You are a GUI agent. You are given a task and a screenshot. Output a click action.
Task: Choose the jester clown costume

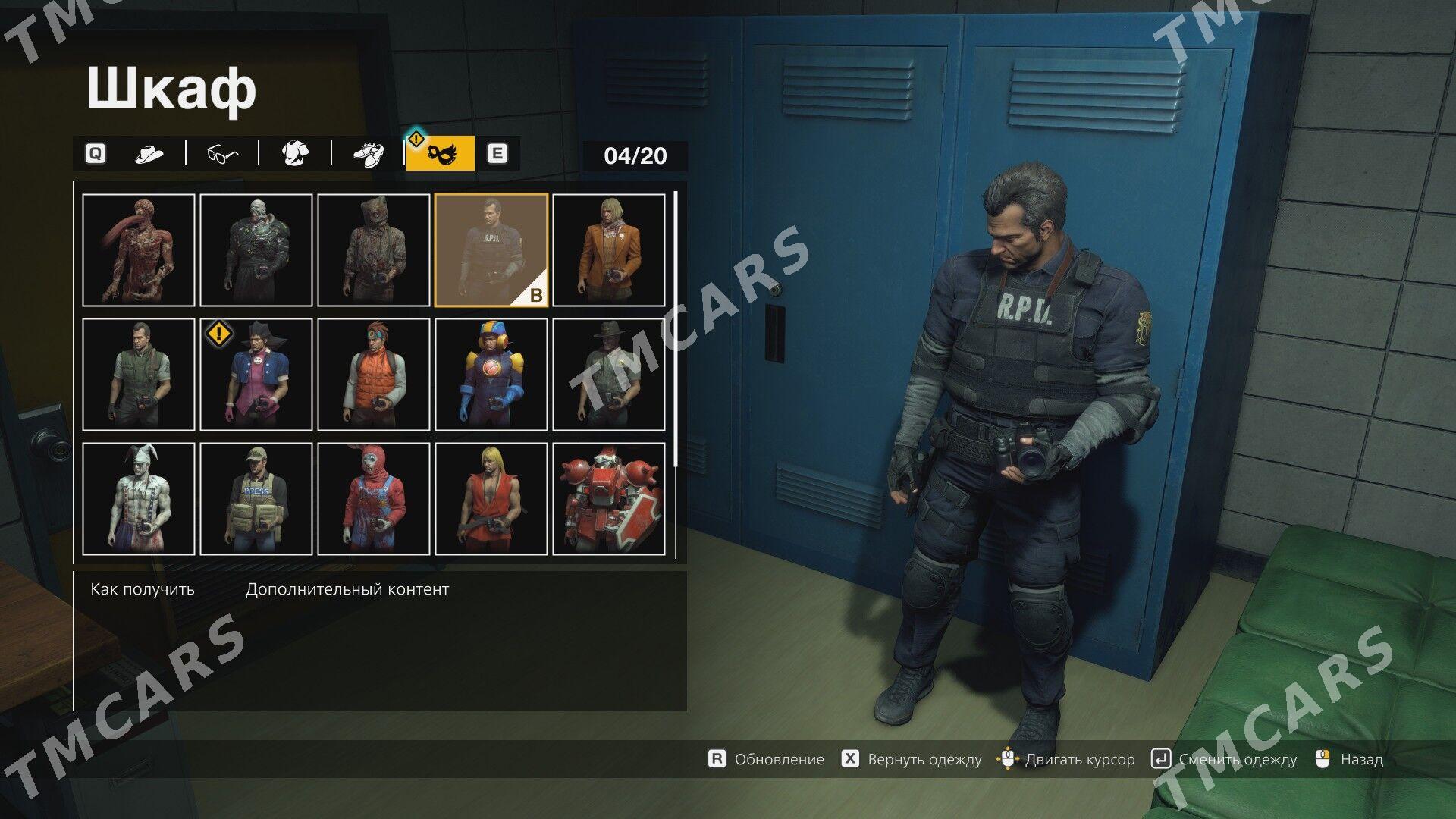139,499
